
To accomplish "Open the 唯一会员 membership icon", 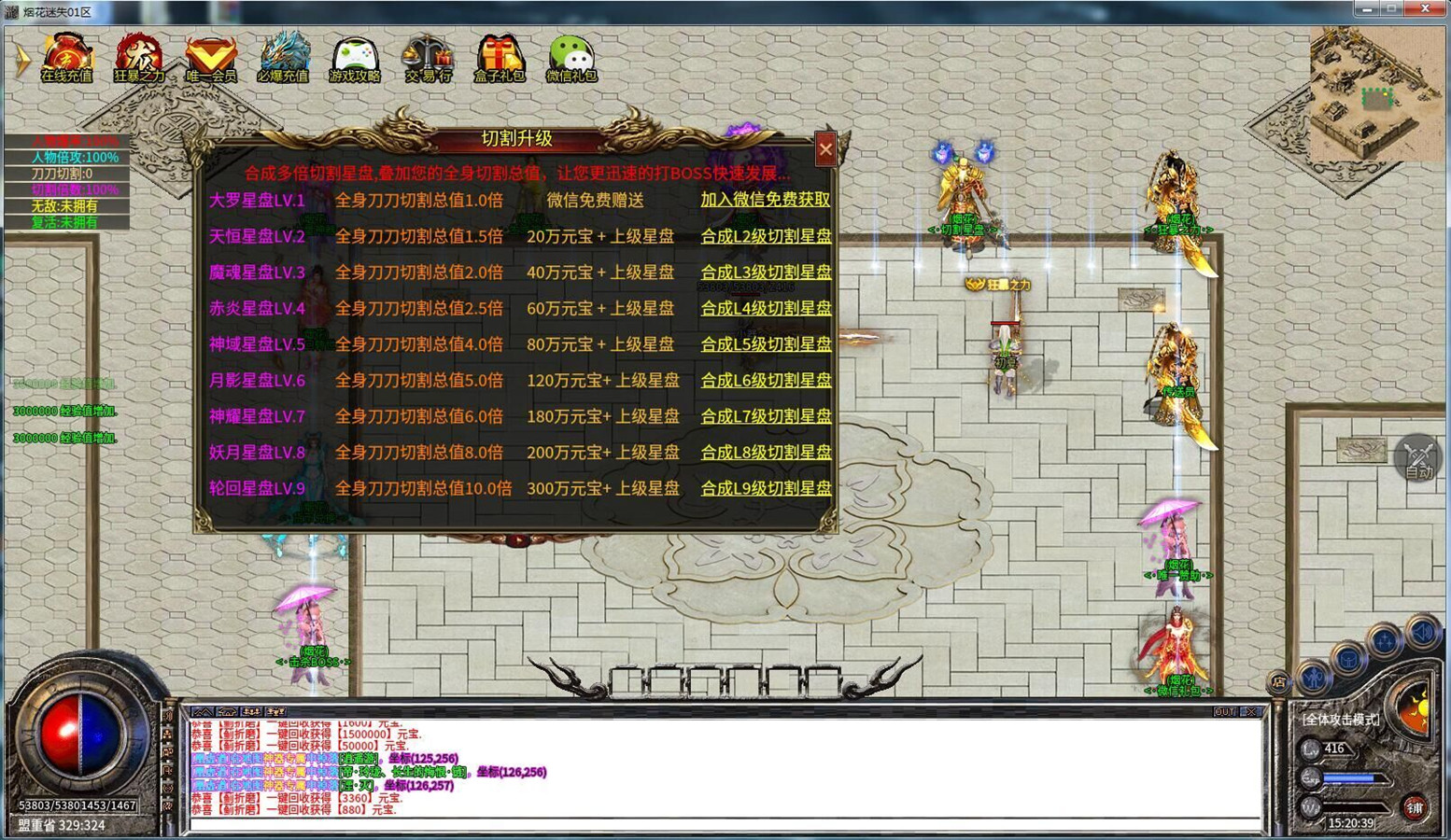I will tap(211, 58).
